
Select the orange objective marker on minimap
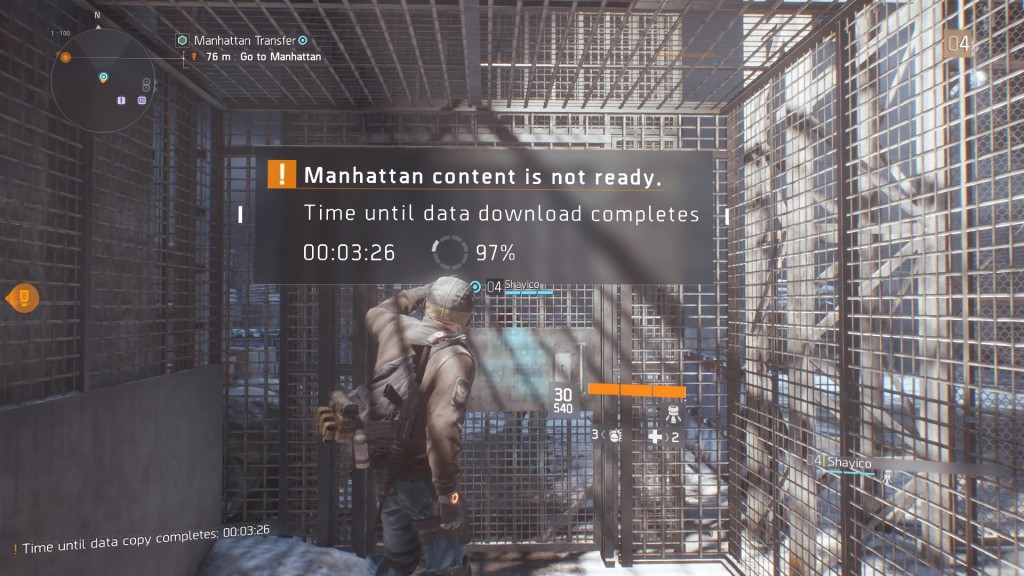[65, 58]
